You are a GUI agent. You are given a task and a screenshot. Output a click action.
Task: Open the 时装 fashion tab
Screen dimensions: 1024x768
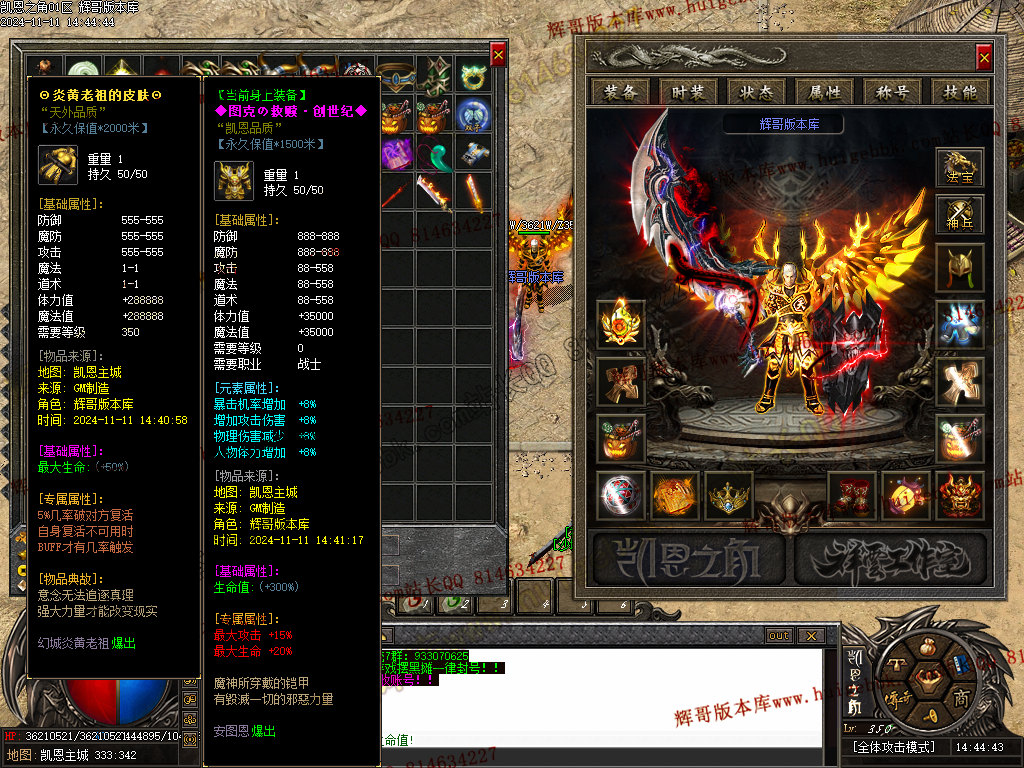[x=689, y=92]
